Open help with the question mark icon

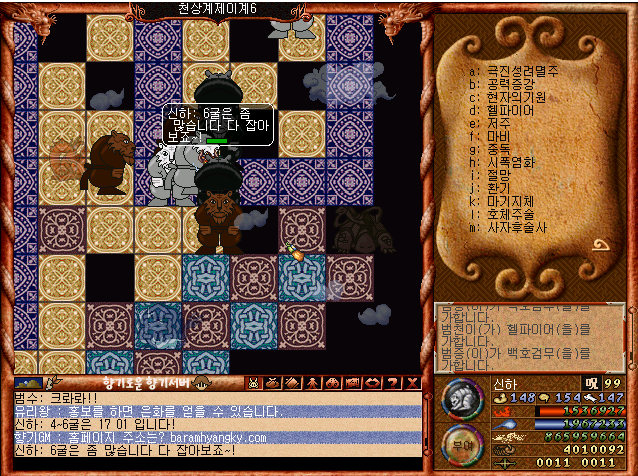pos(393,382)
